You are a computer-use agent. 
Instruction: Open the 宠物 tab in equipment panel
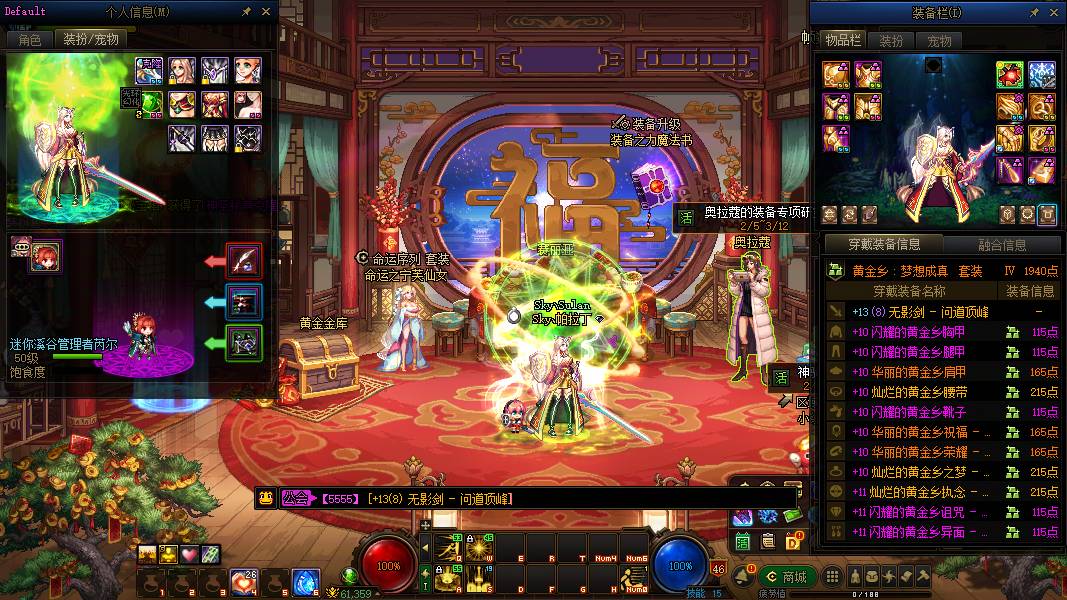(x=939, y=41)
